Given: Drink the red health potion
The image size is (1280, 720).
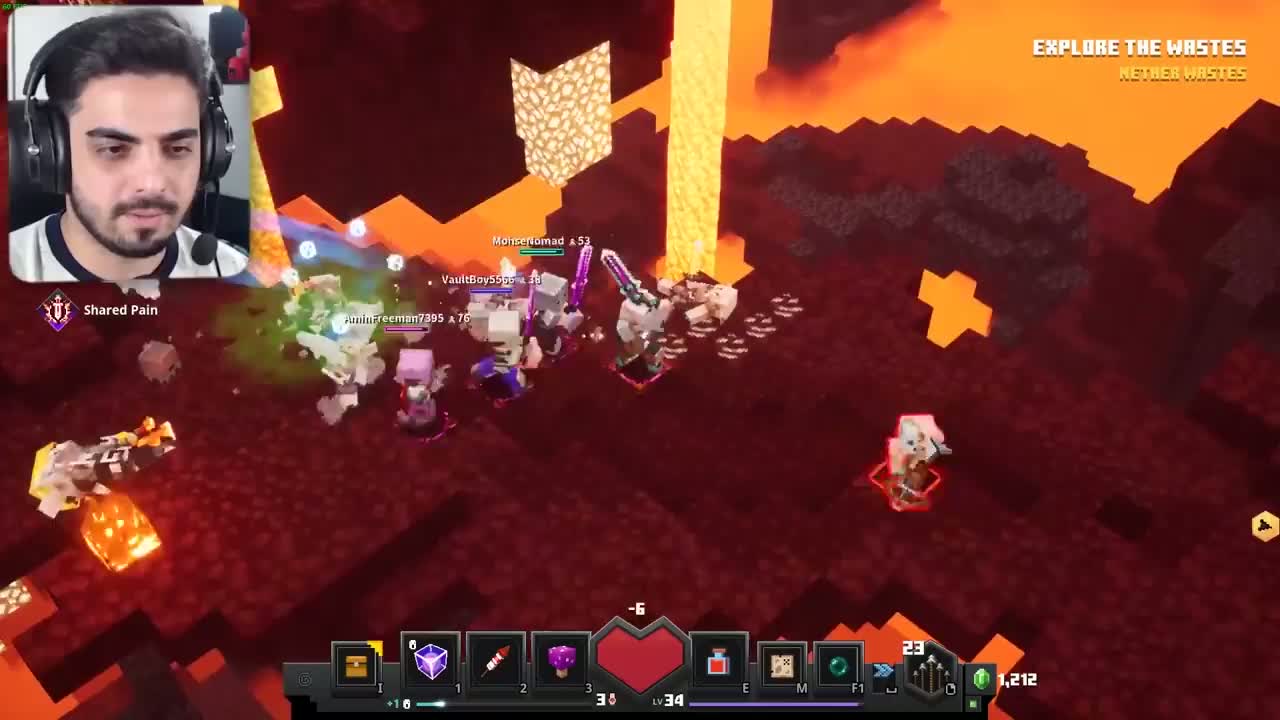Looking at the screenshot, I should click(718, 663).
